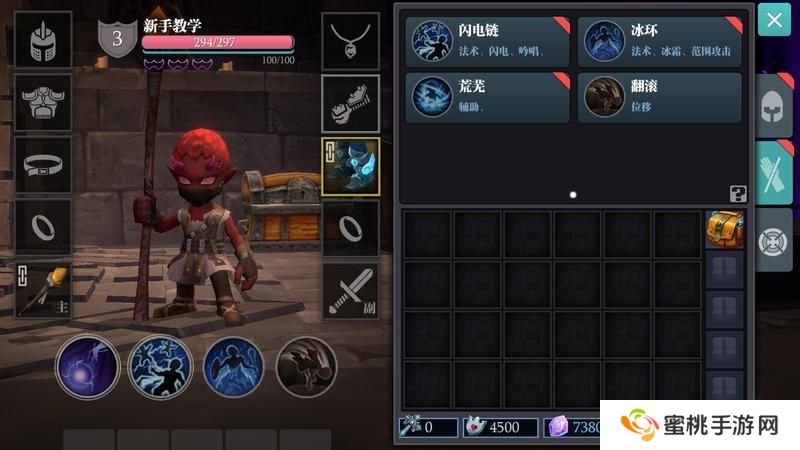This screenshot has width=800, height=450.
Task: Select the 闪电链 skill card
Action: (x=487, y=42)
